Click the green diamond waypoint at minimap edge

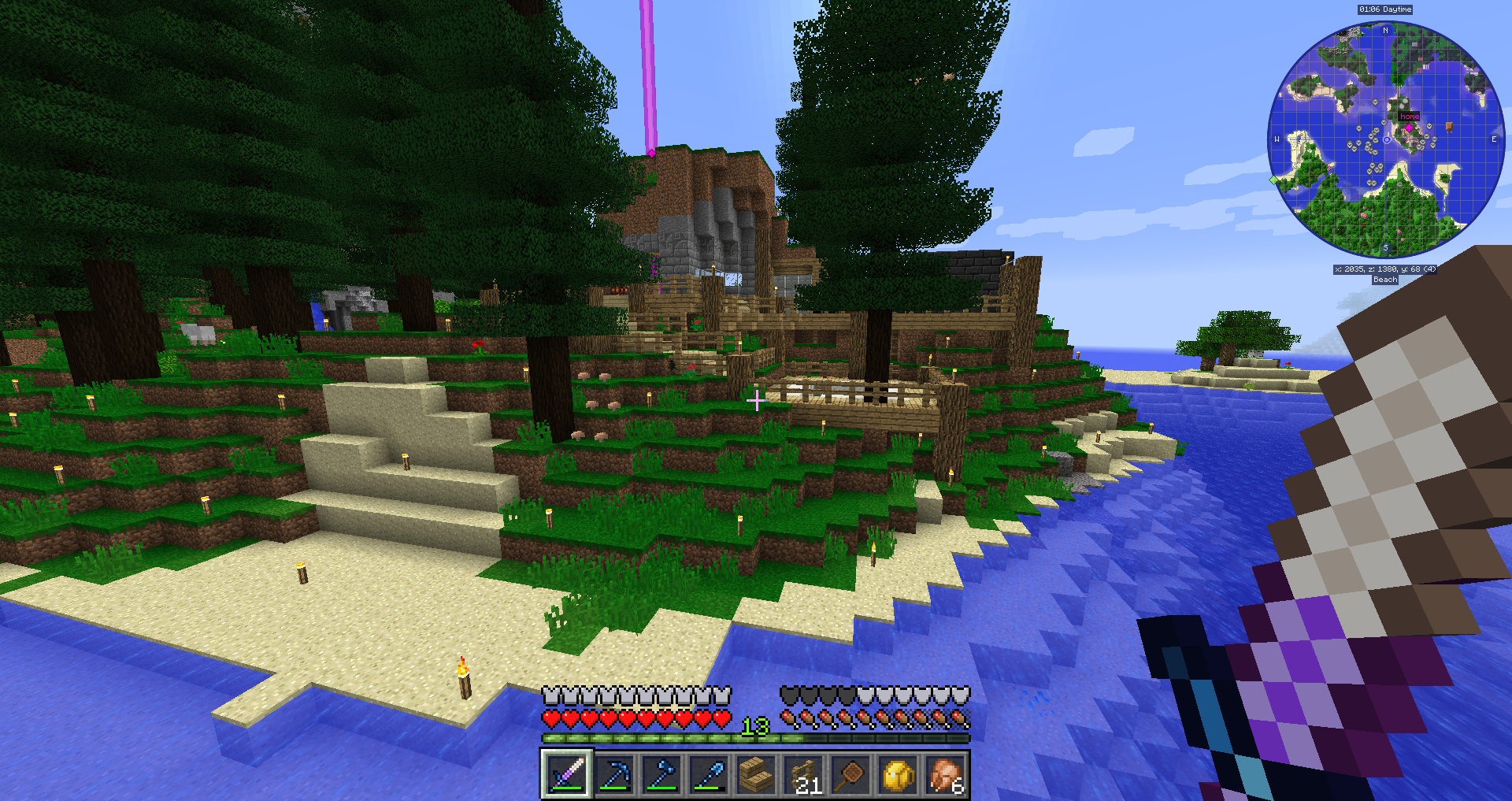(x=1273, y=180)
